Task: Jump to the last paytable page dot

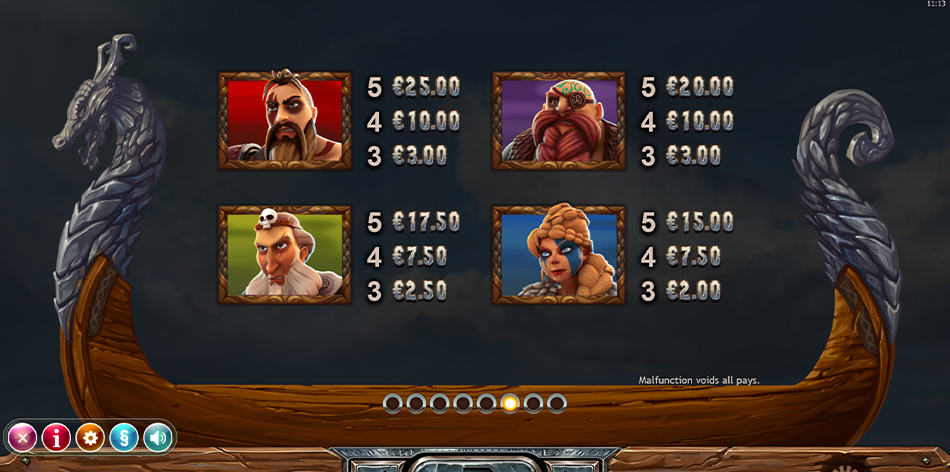Action: coord(557,403)
